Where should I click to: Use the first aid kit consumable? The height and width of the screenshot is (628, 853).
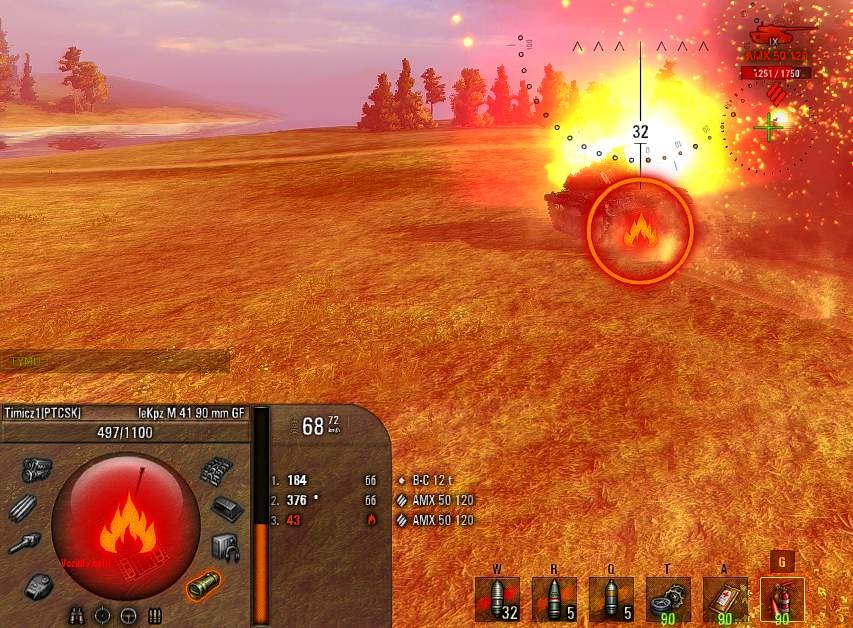[724, 599]
